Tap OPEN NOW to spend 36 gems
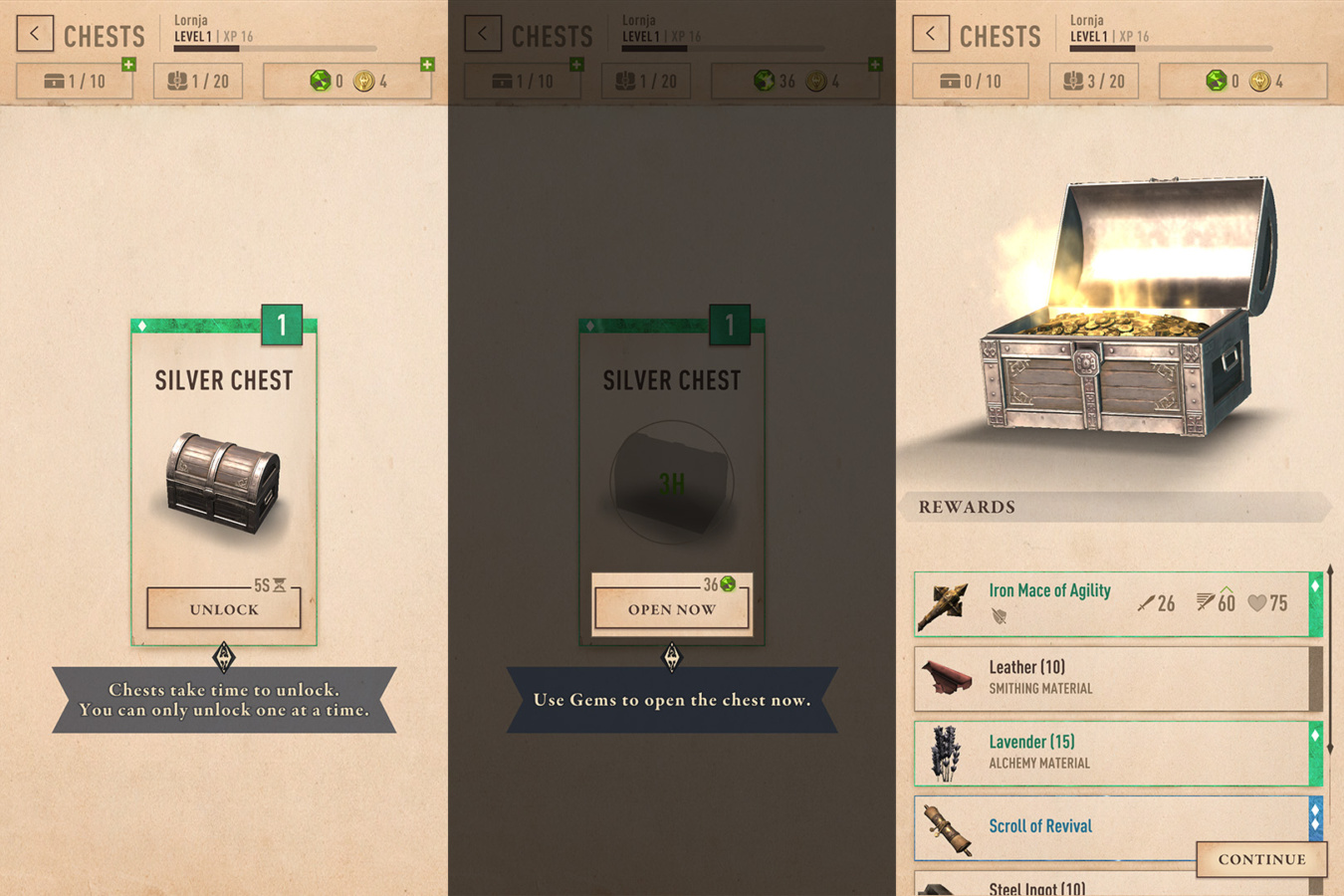The image size is (1344, 896). pos(671,609)
